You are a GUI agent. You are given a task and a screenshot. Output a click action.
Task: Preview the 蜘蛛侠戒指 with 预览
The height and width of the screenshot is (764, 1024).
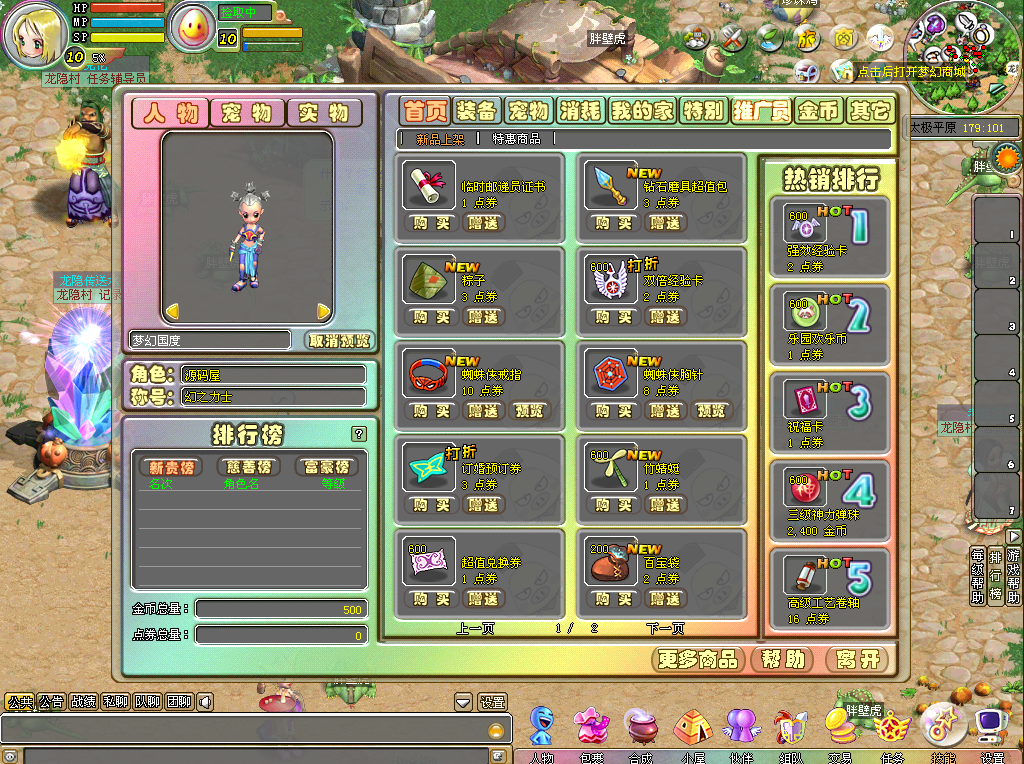click(x=529, y=411)
